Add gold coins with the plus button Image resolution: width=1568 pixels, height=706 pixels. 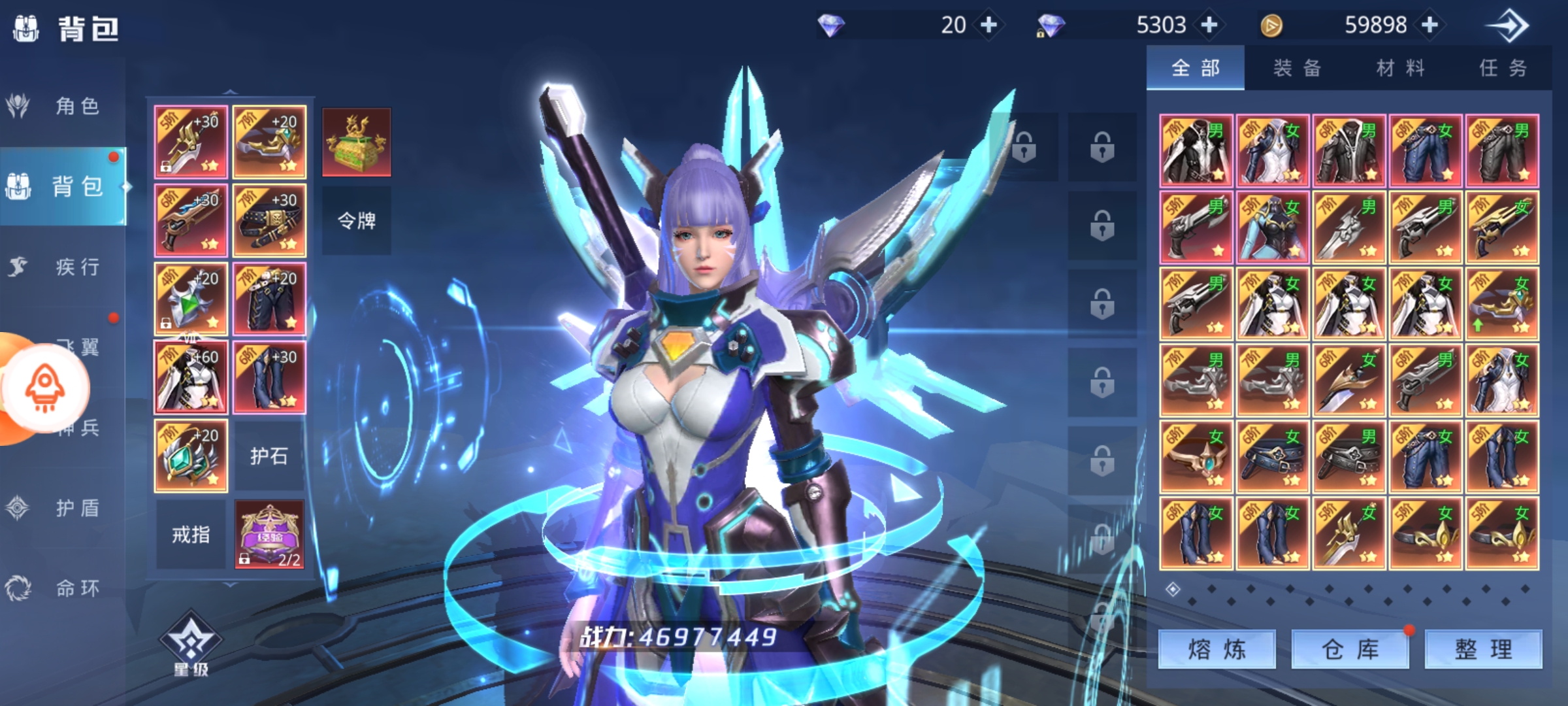coord(1430,25)
